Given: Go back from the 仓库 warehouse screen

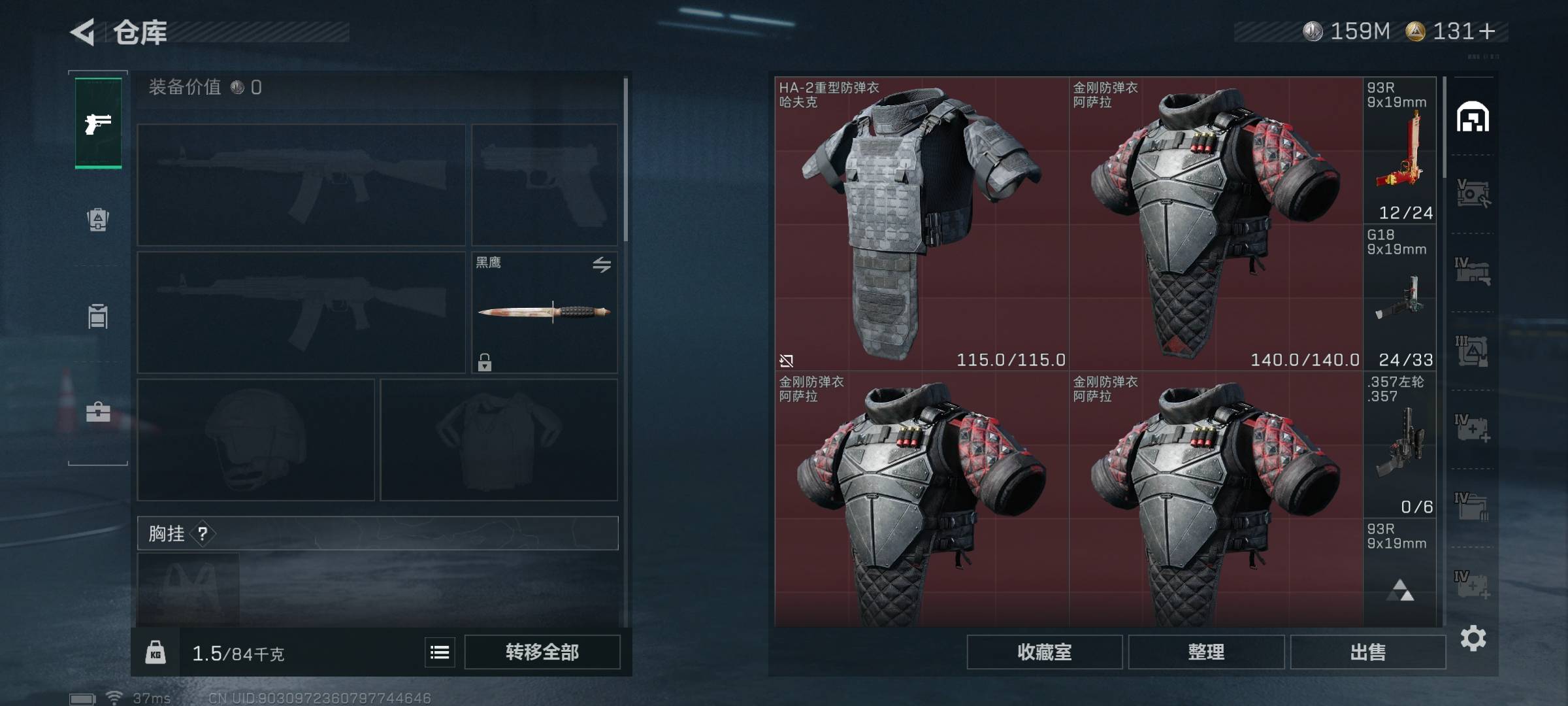Looking at the screenshot, I should [x=83, y=32].
